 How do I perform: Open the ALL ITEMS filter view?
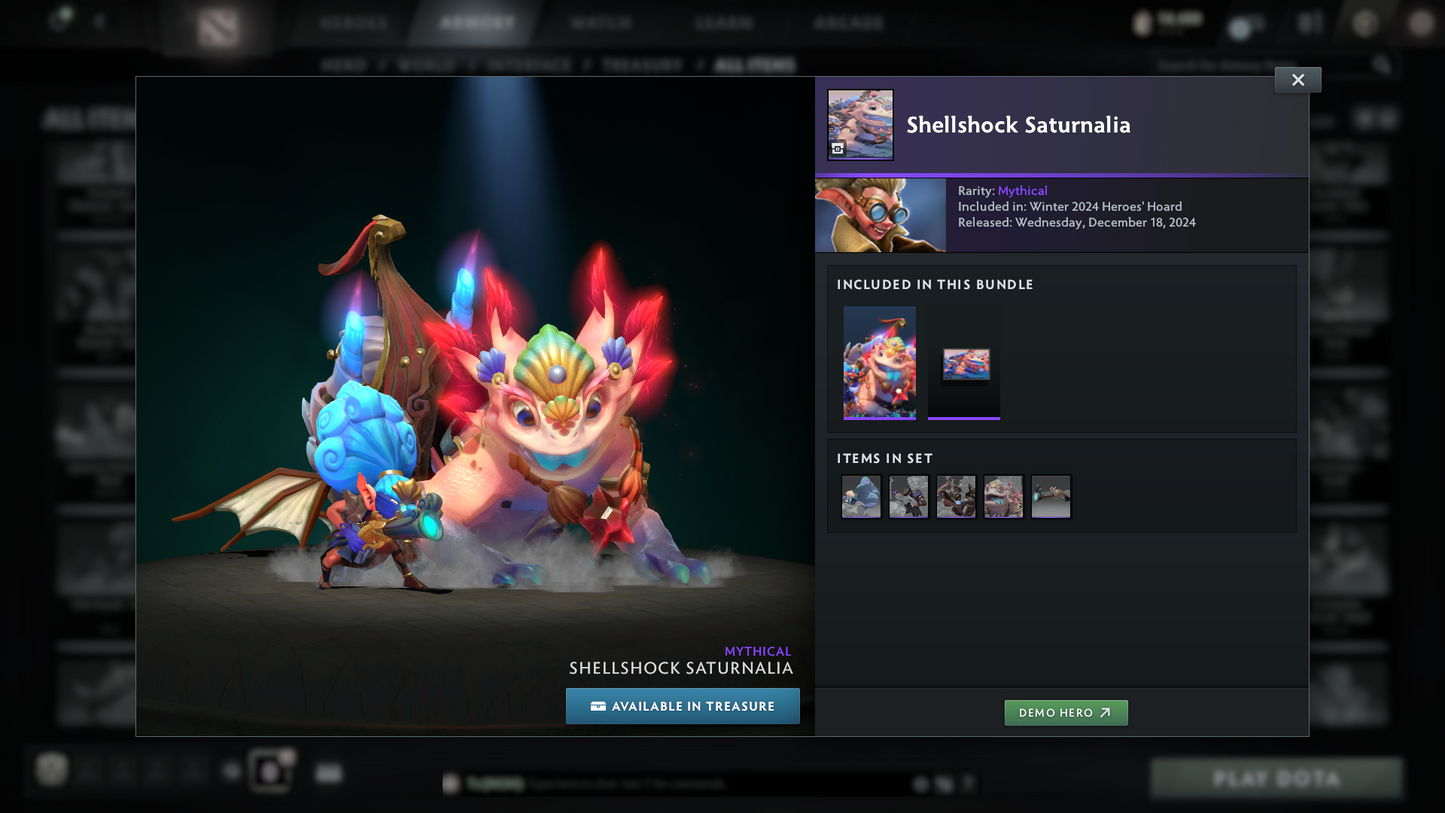[755, 64]
